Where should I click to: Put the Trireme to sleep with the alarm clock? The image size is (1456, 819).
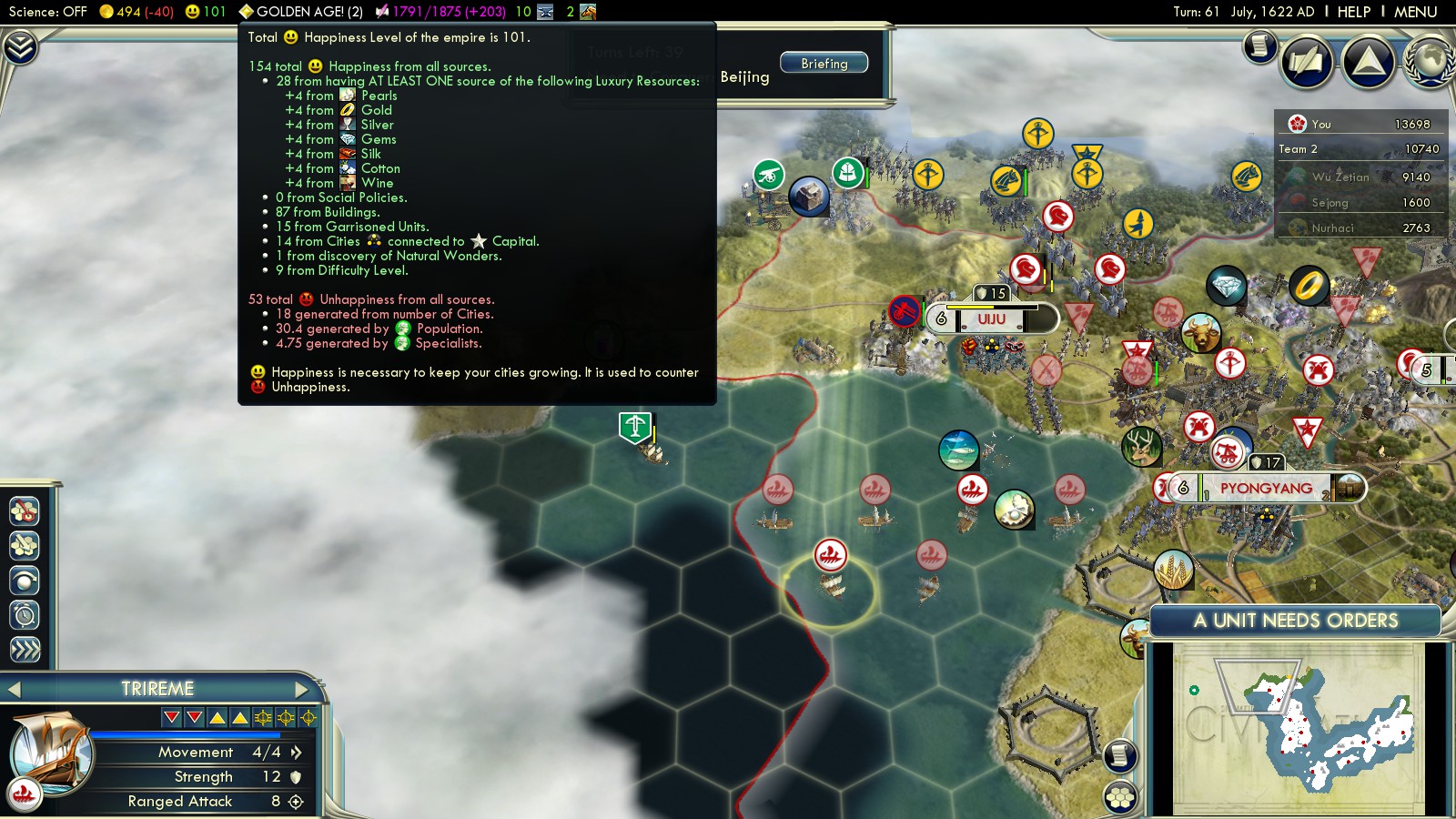coord(25,615)
